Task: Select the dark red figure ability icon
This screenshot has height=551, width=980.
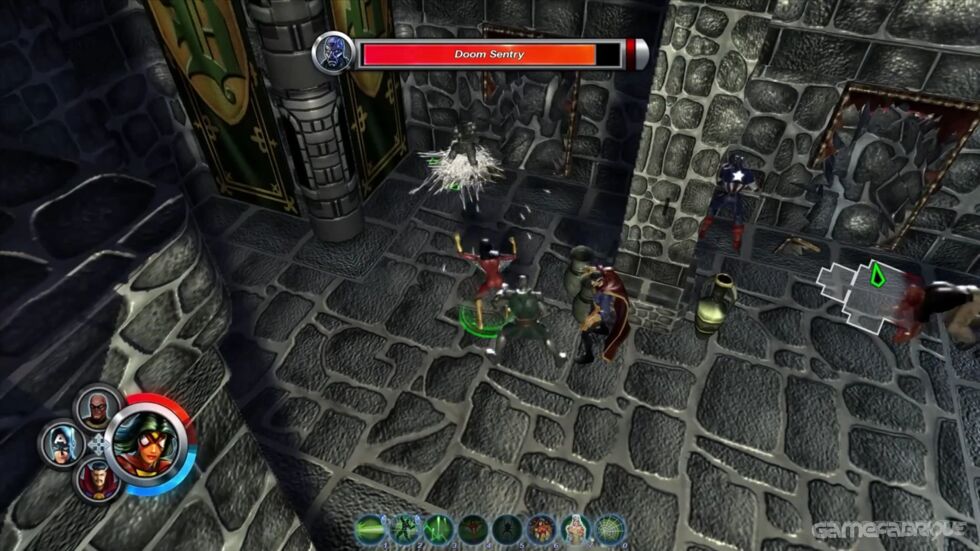Action: (473, 528)
